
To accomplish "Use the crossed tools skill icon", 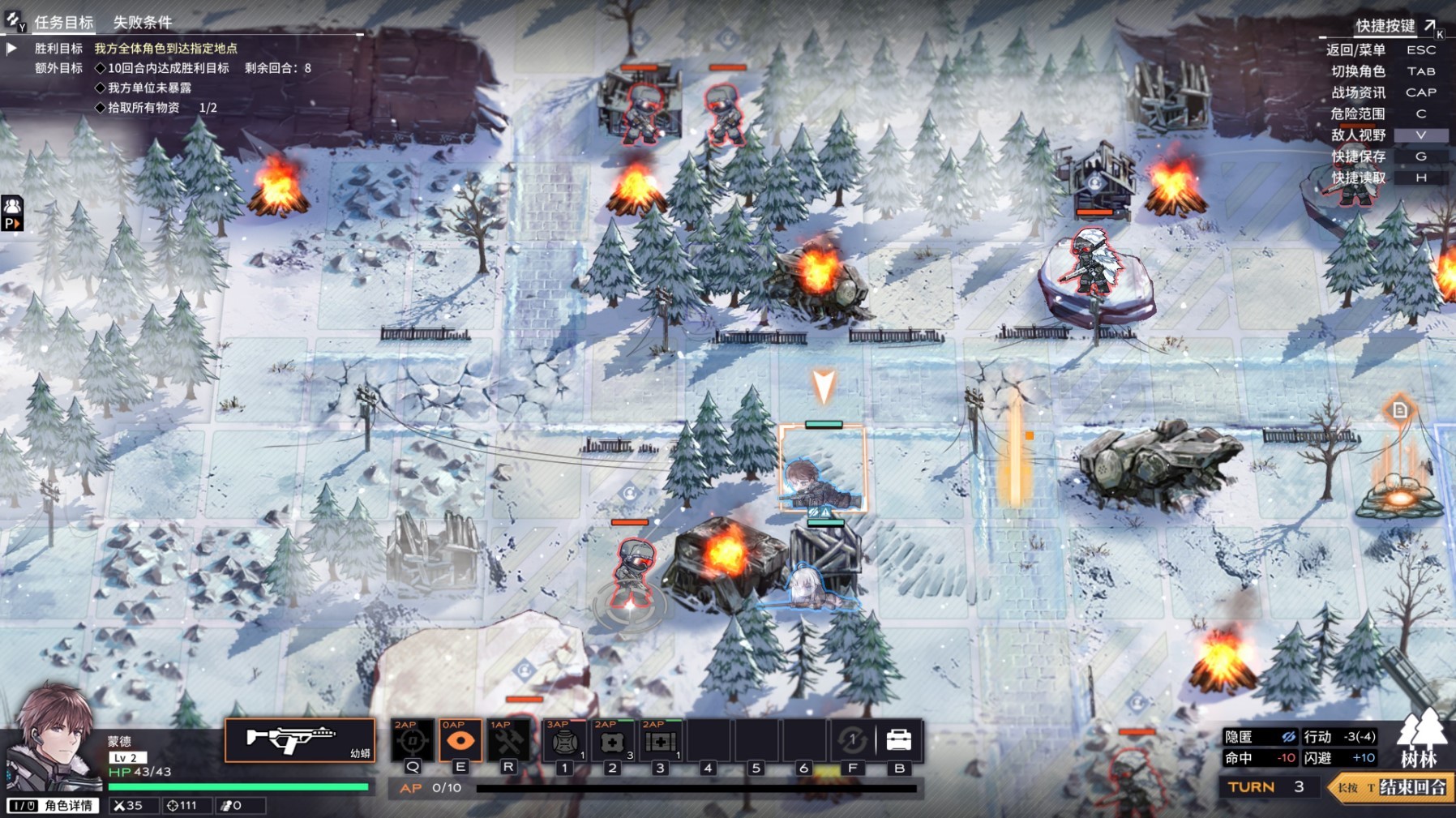I will click(x=508, y=740).
